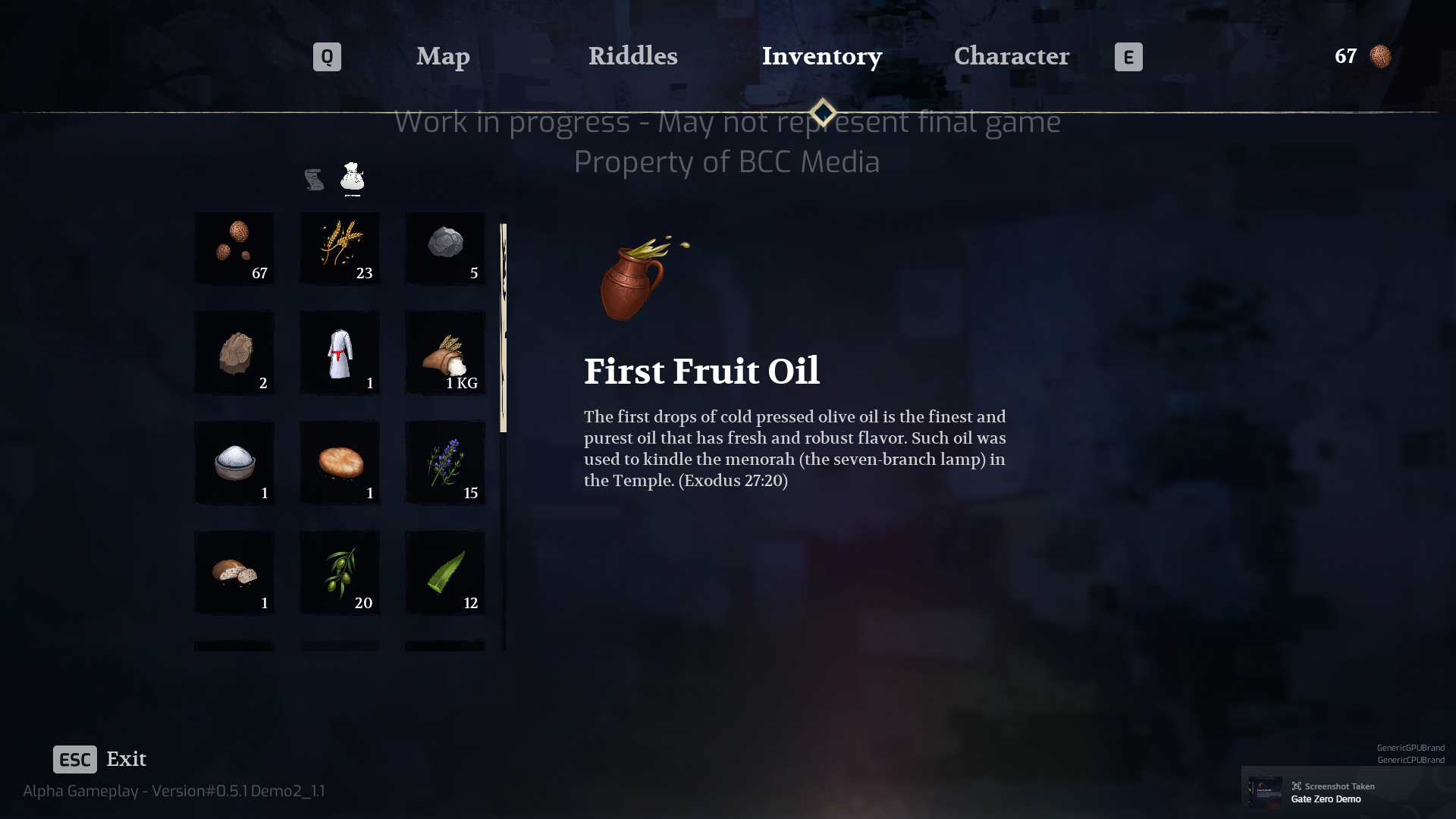Select the purple flower herb slot

coord(445,463)
